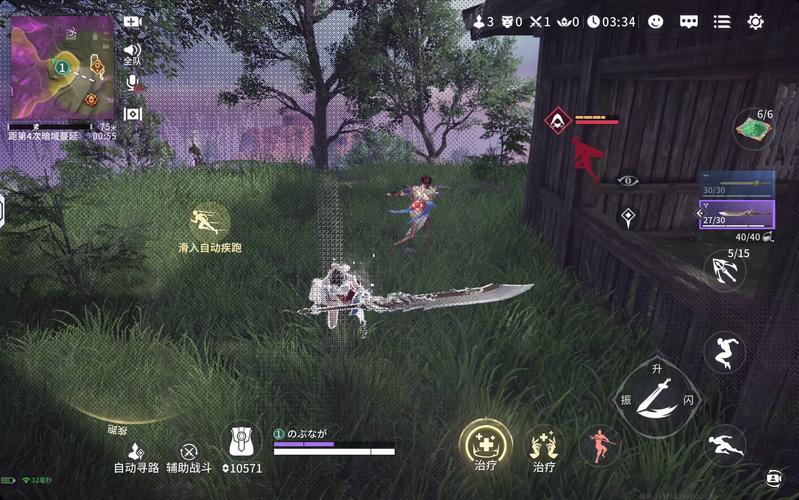The image size is (799, 500).
Task: Open the chat bubble icon
Action: (688, 21)
